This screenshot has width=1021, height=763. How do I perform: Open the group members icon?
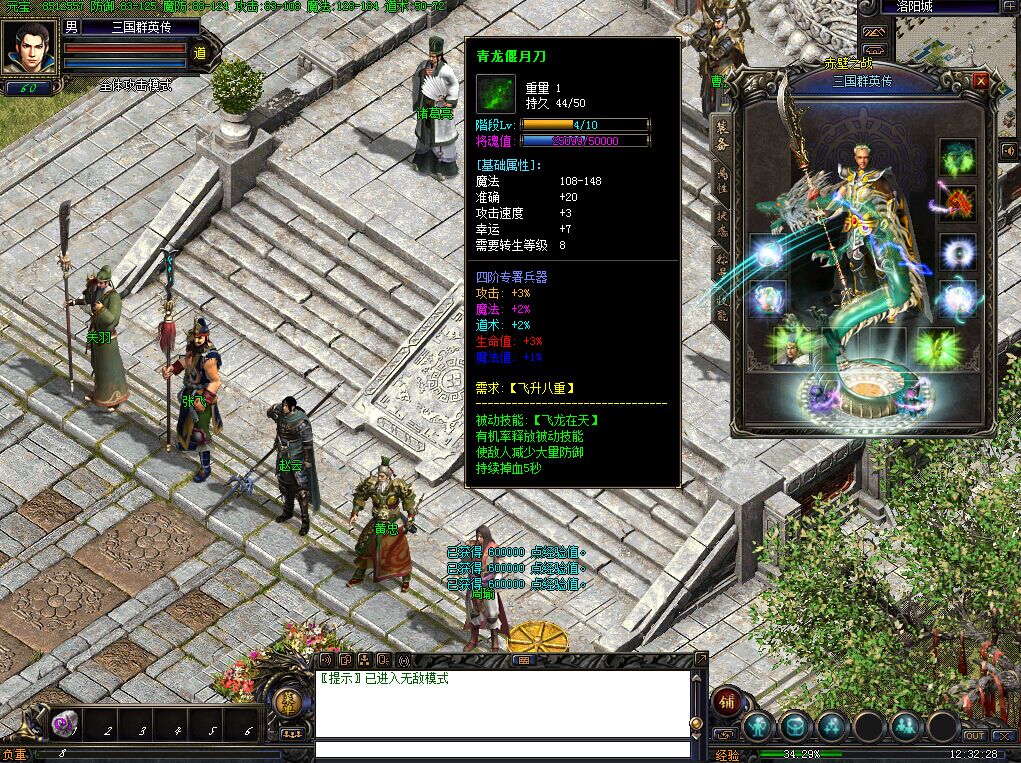906,725
